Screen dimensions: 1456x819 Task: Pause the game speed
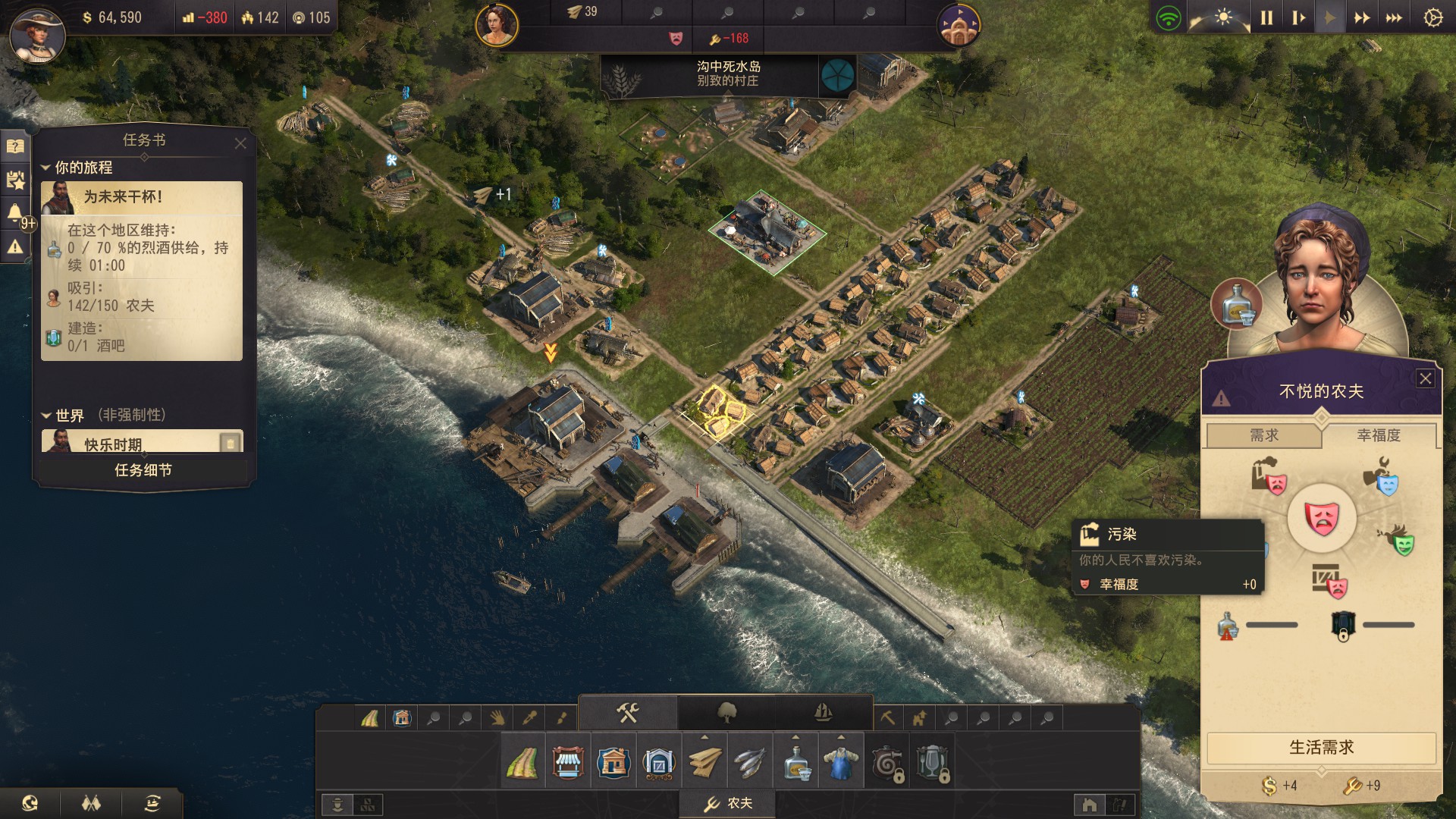pyautogui.click(x=1266, y=17)
